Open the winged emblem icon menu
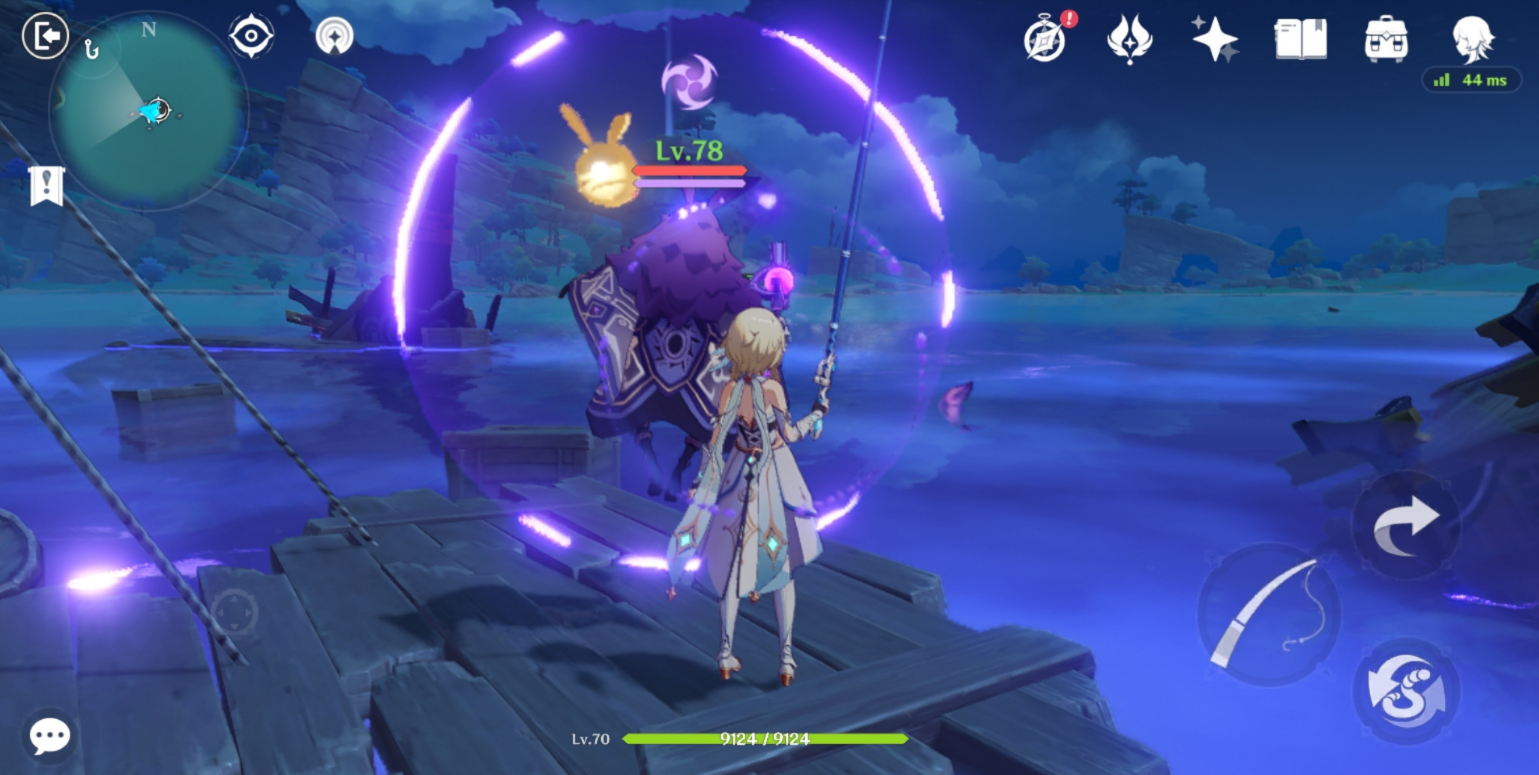The image size is (1539, 775). pyautogui.click(x=1129, y=41)
